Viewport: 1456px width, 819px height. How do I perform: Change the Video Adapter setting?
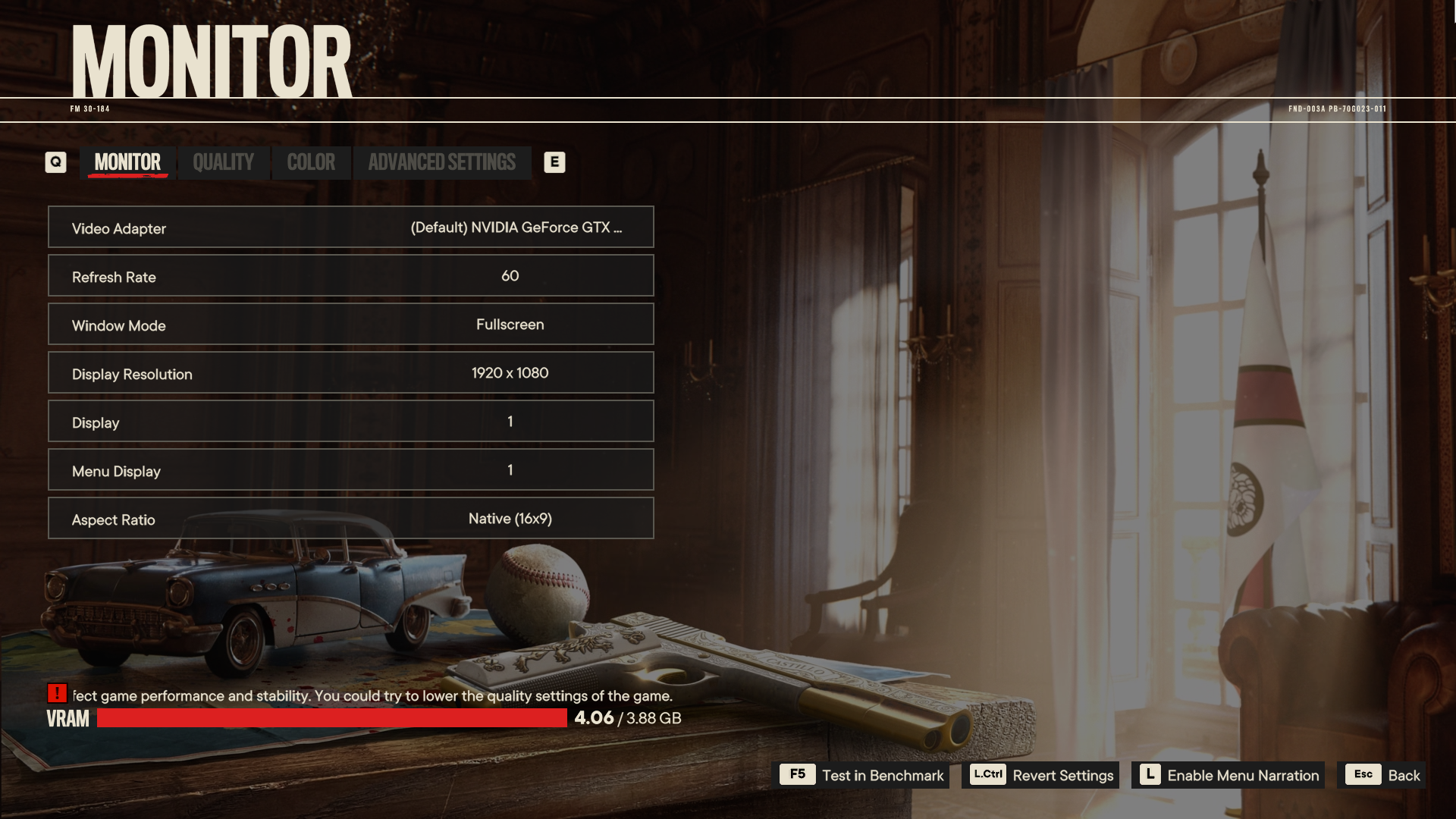[x=351, y=227]
